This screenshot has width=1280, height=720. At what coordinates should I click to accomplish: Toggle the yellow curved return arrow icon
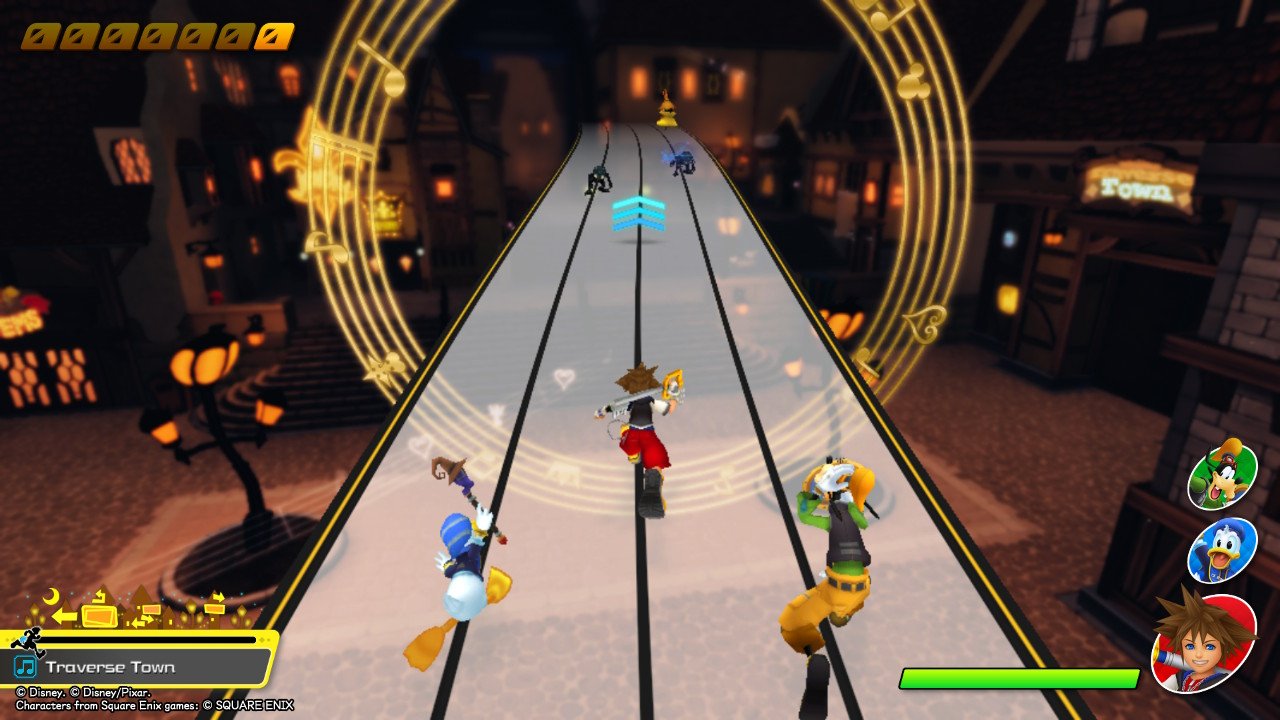[x=100, y=596]
